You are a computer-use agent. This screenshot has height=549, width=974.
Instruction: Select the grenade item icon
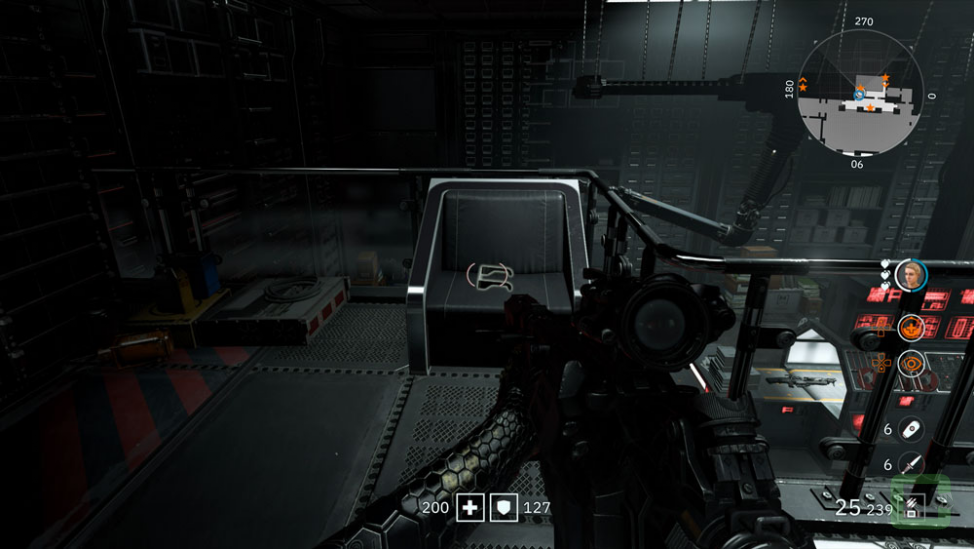click(910, 430)
